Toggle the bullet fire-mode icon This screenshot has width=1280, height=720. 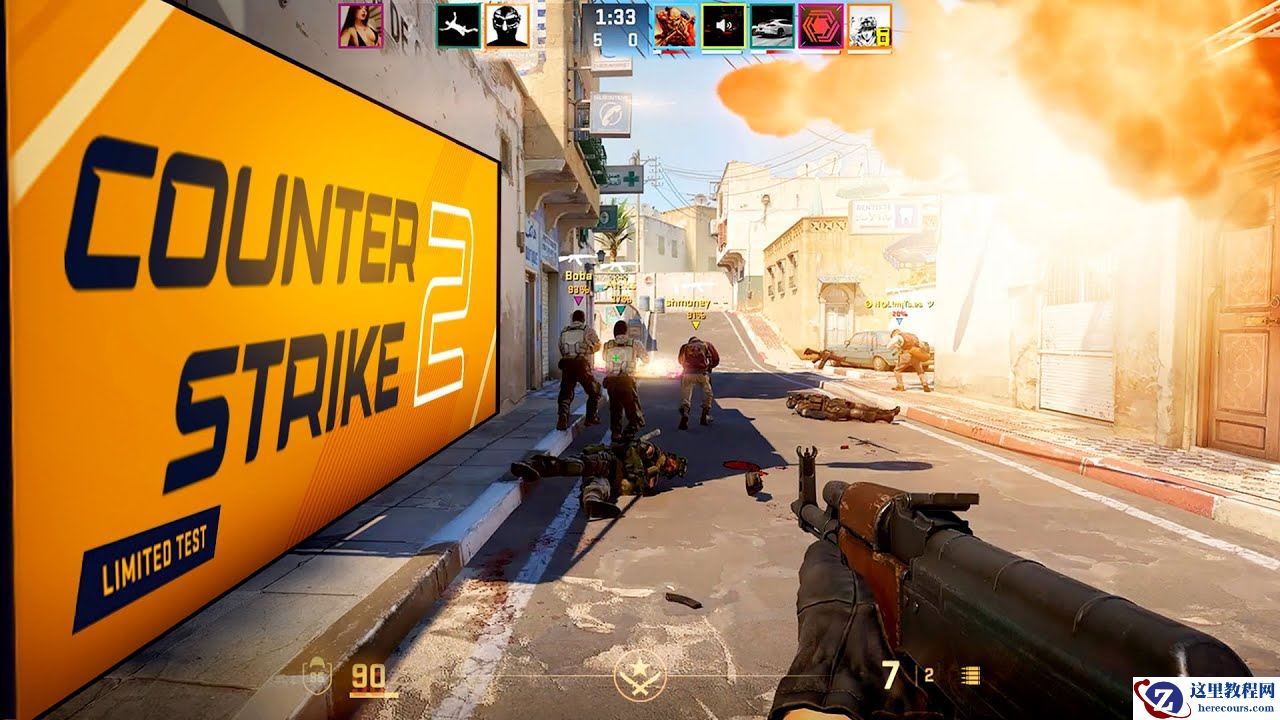[969, 675]
